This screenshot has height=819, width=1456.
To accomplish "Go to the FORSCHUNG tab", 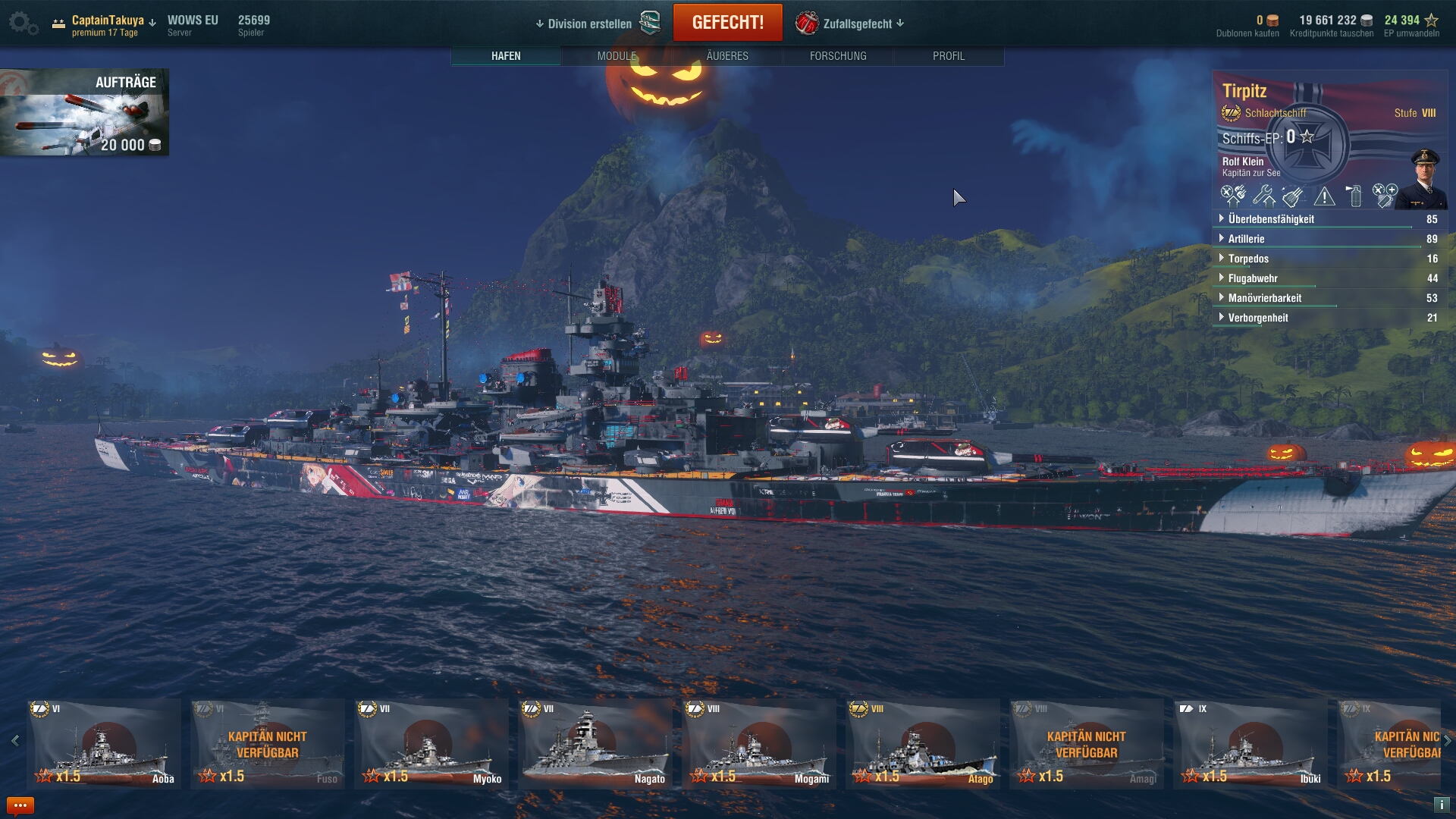I will pyautogui.click(x=838, y=56).
